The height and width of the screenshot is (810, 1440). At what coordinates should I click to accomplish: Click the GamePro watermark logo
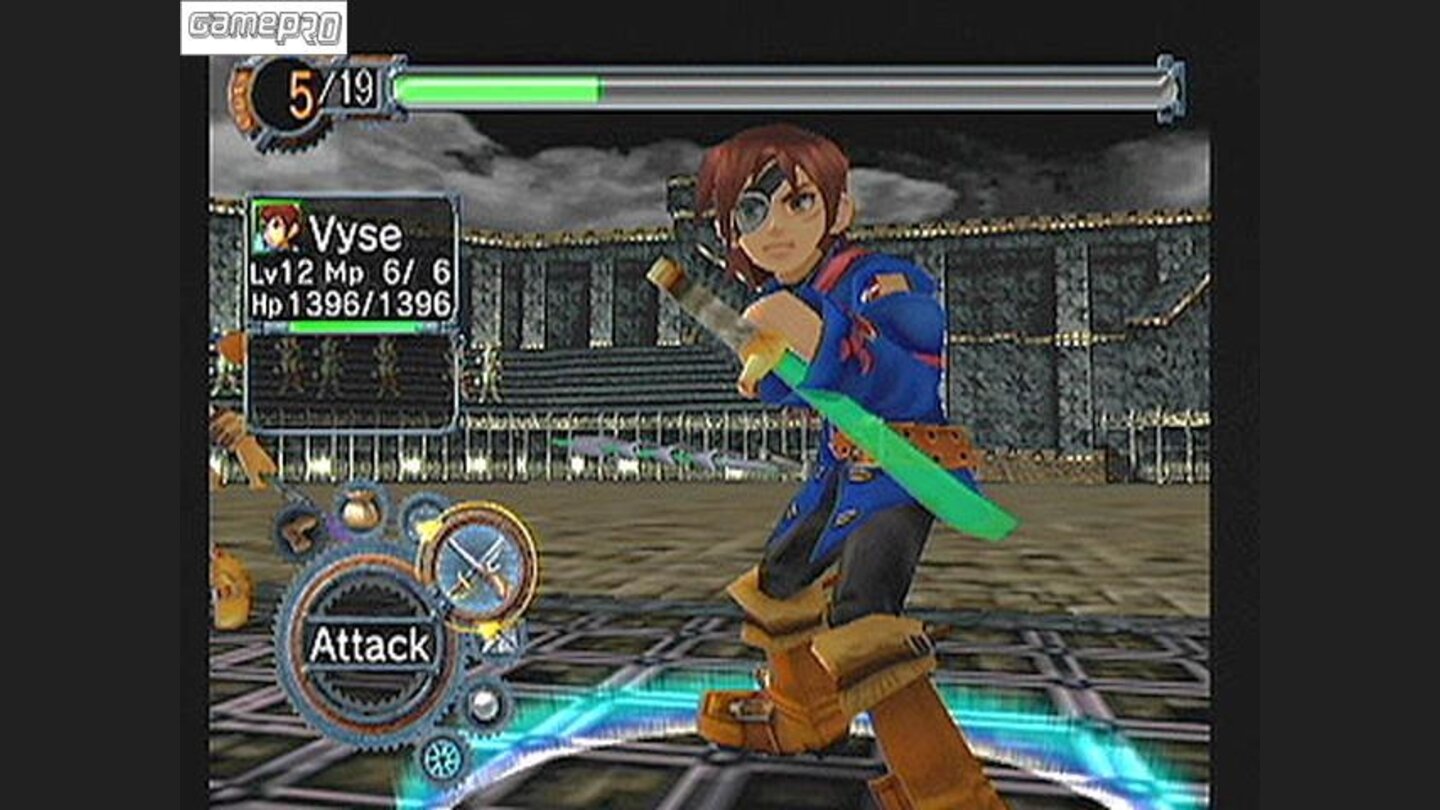264,27
